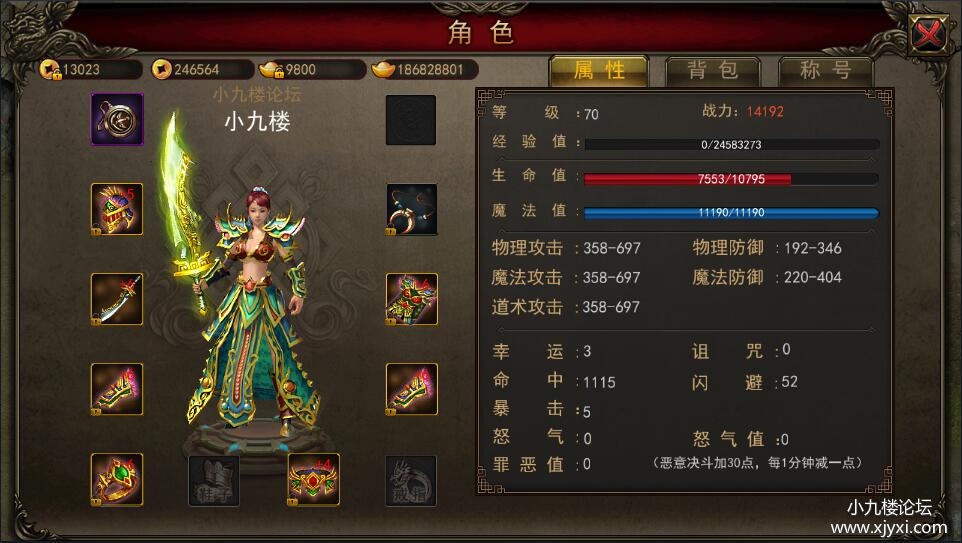Switch to the 背包 (Backpack) tab
962x543 pixels.
click(712, 70)
